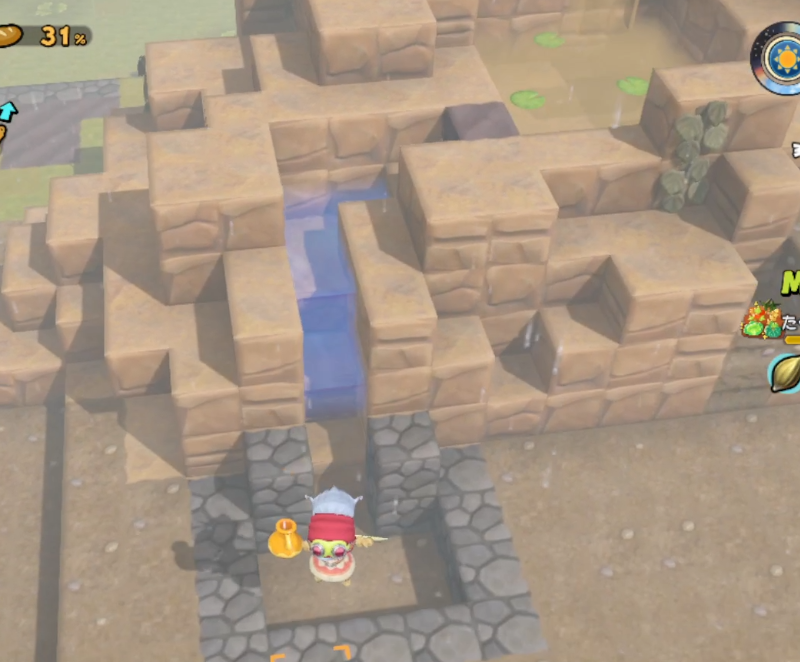Click the cyan arrow icon

tap(7, 109)
